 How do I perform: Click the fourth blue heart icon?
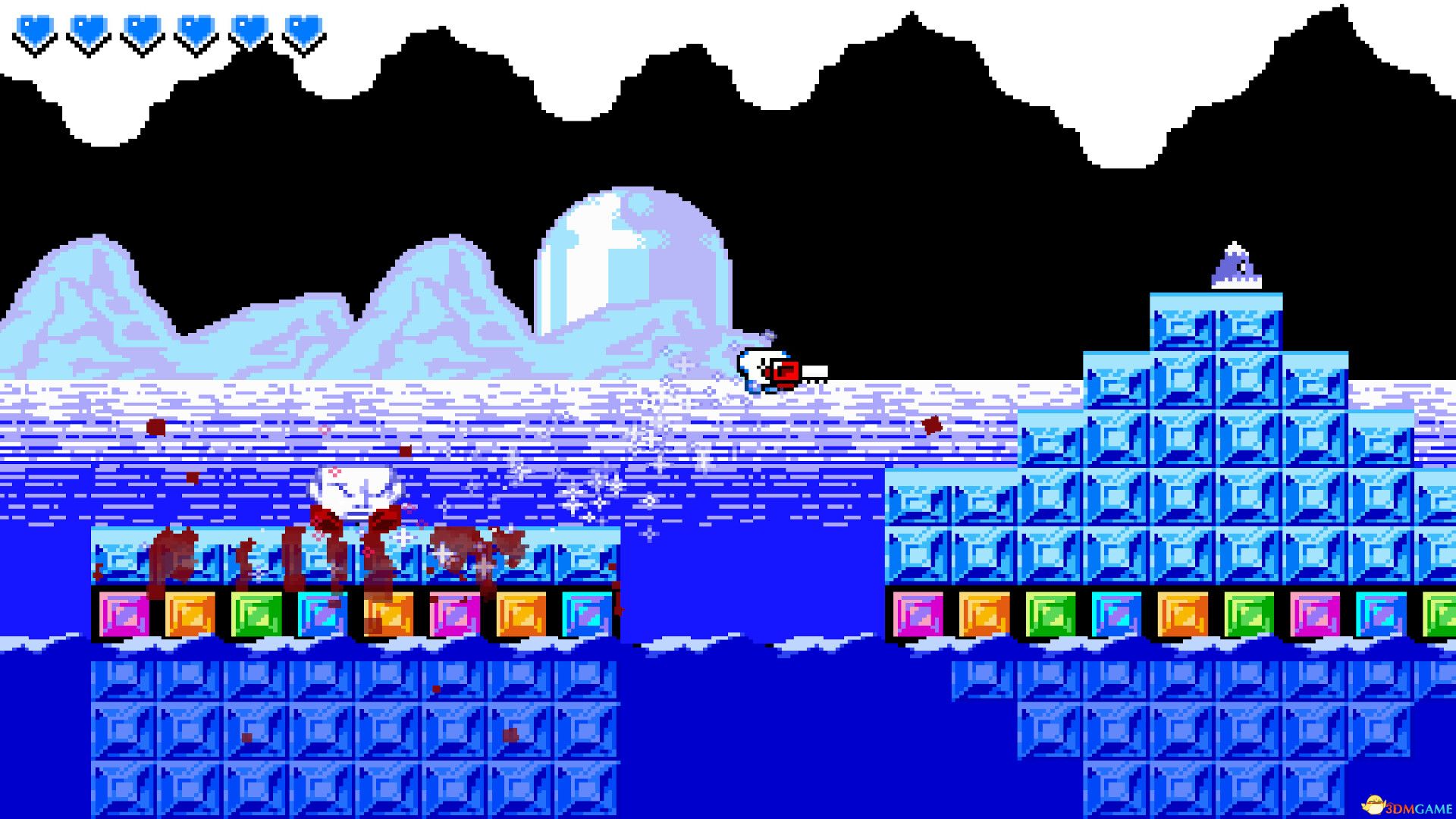(195, 30)
